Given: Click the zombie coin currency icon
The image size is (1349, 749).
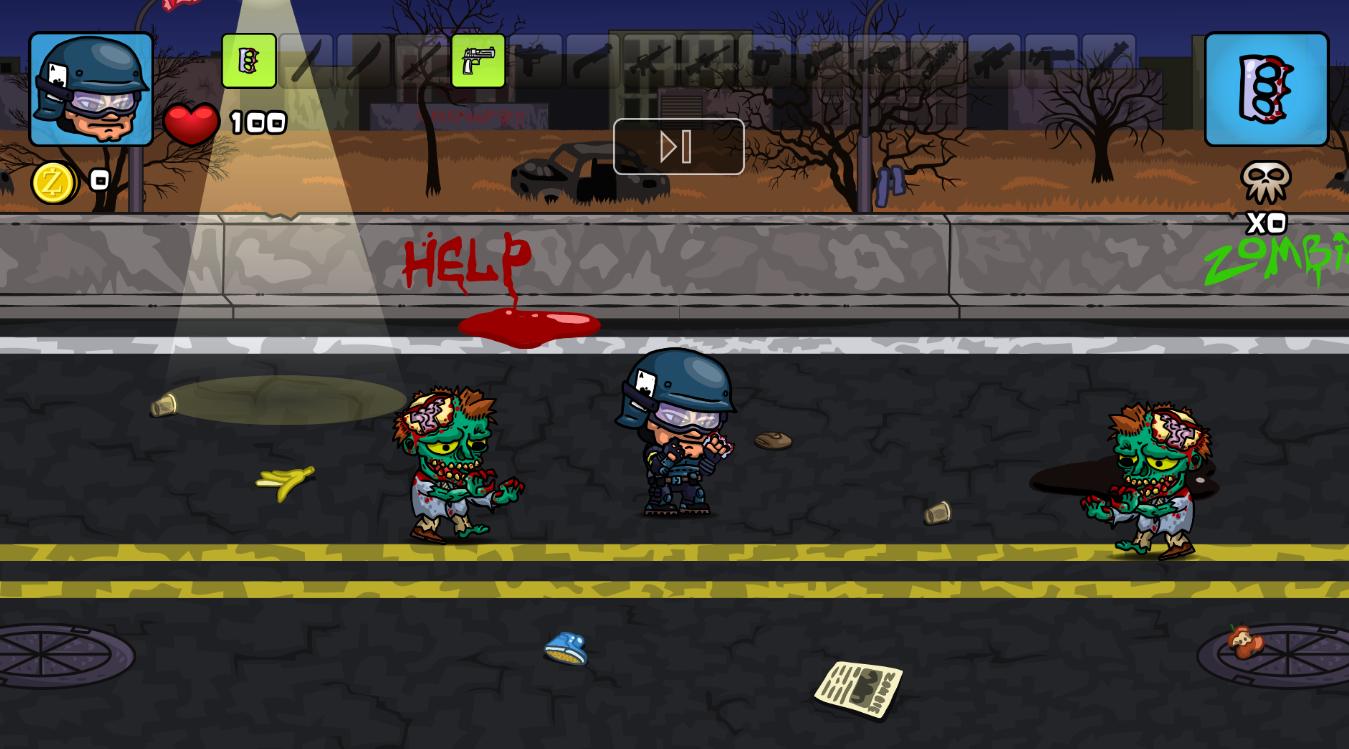Looking at the screenshot, I should pyautogui.click(x=55, y=182).
